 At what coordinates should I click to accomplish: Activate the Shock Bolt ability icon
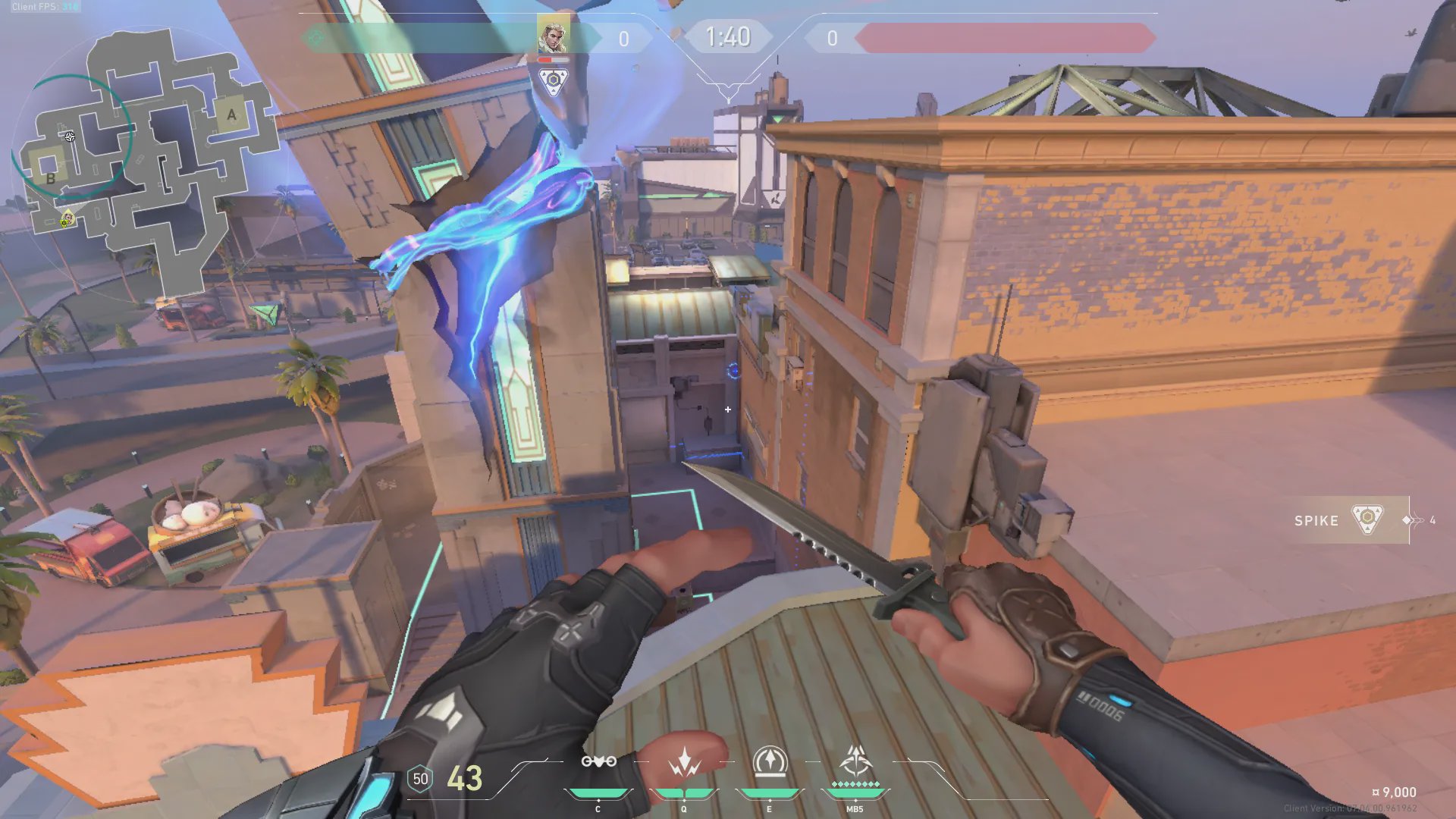point(684,762)
